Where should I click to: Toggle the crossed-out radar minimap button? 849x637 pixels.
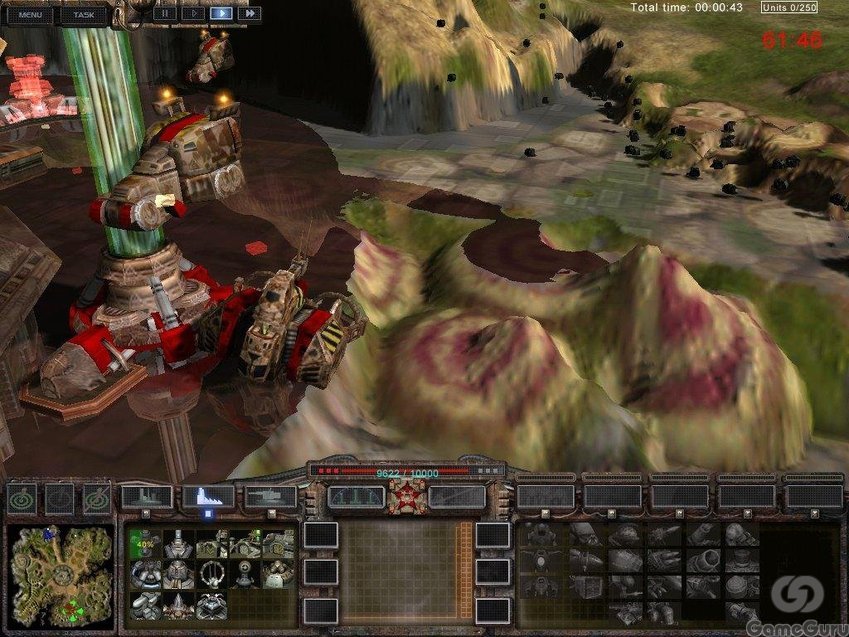(x=97, y=497)
